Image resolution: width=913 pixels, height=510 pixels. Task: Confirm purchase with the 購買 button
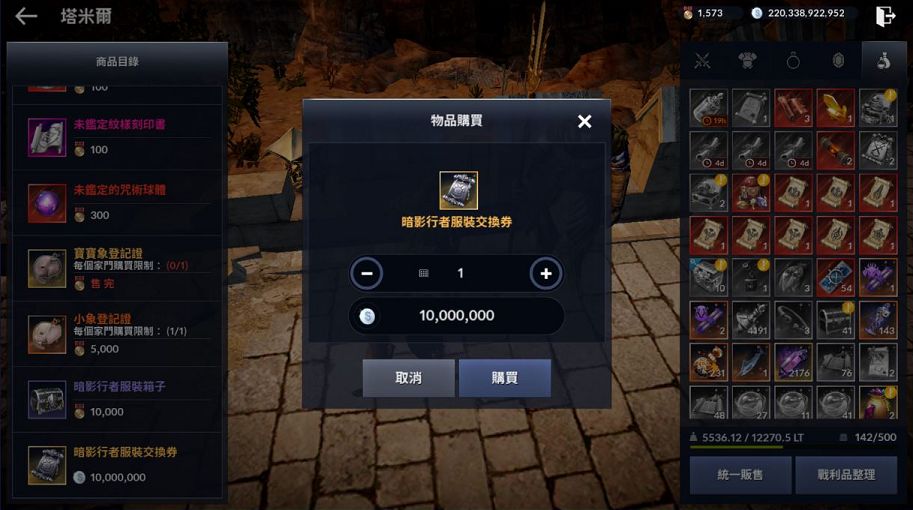[x=504, y=378]
